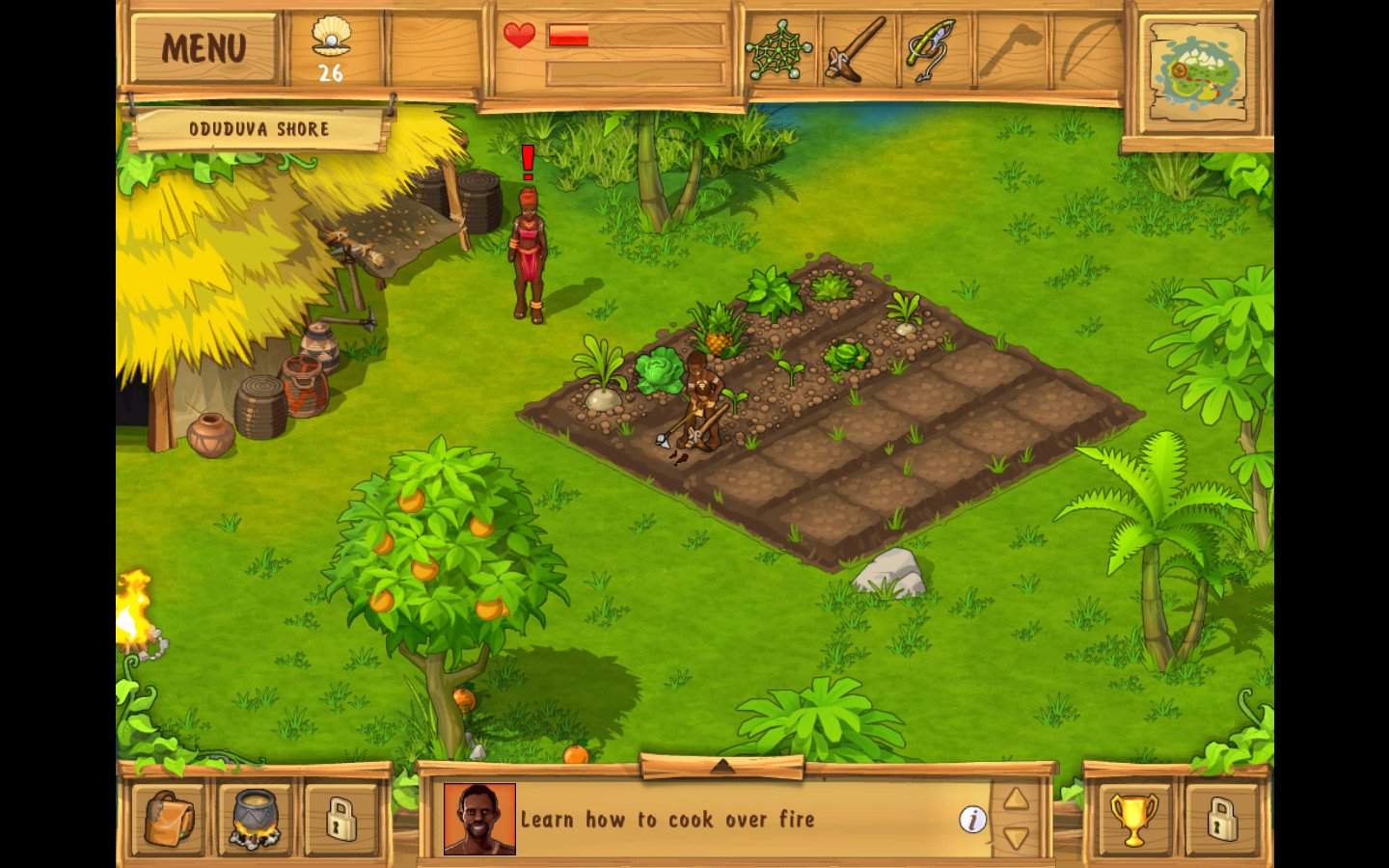
Task: Open the cooking pot menu
Action: coord(255,819)
